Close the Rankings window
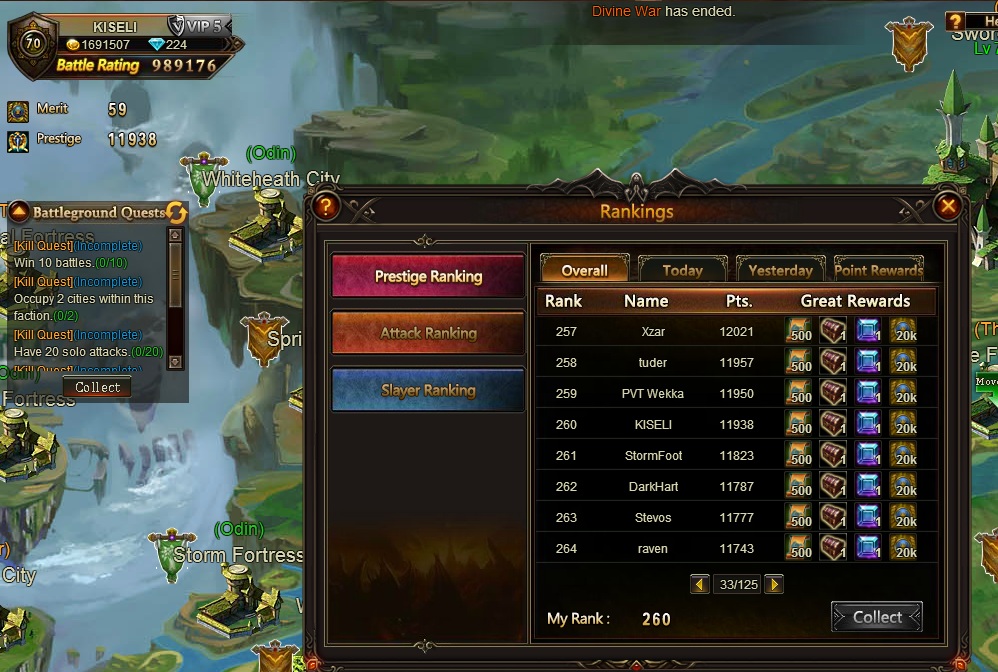The height and width of the screenshot is (672, 998). coord(947,207)
